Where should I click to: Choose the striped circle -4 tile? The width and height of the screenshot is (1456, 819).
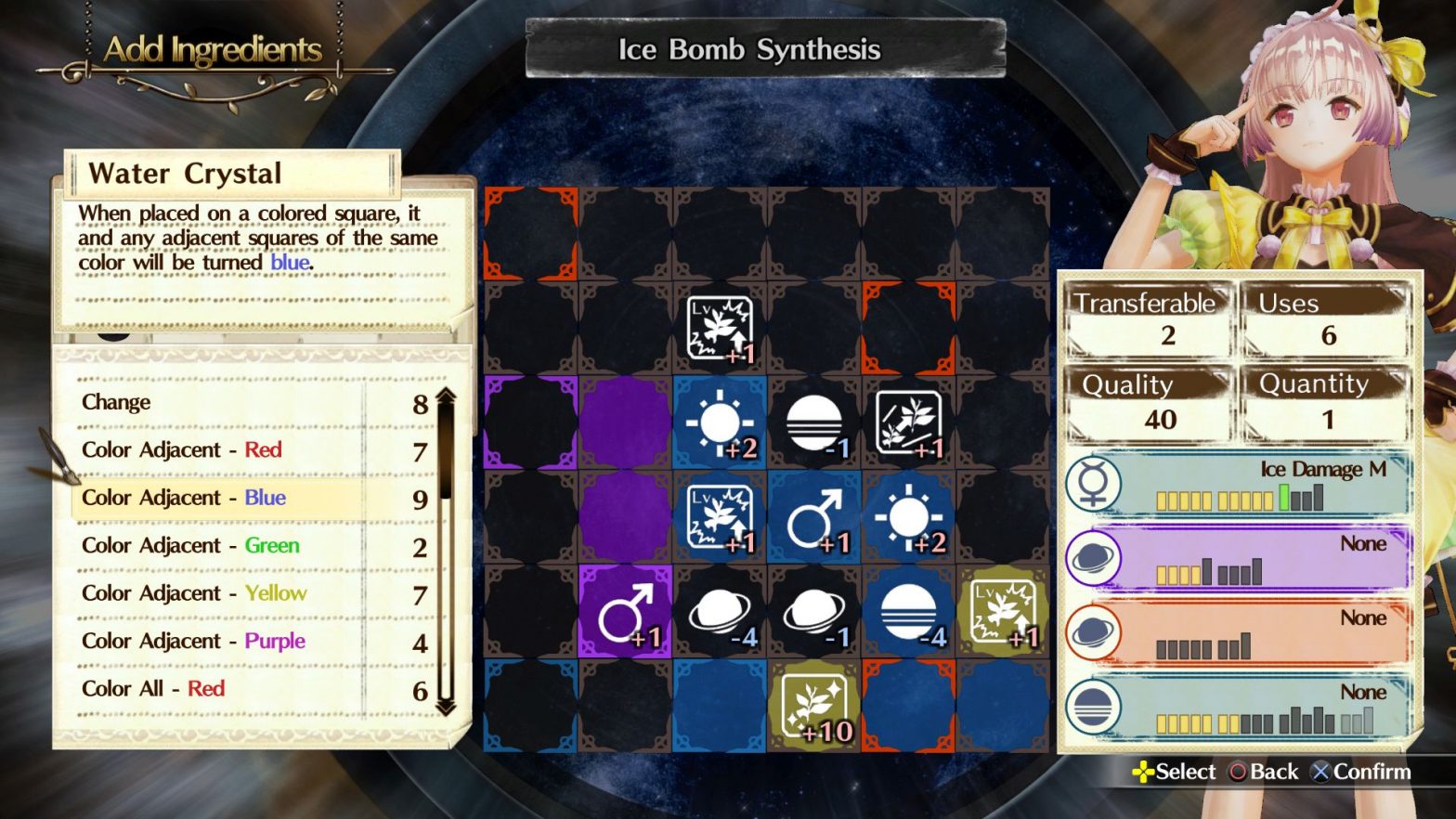[908, 613]
